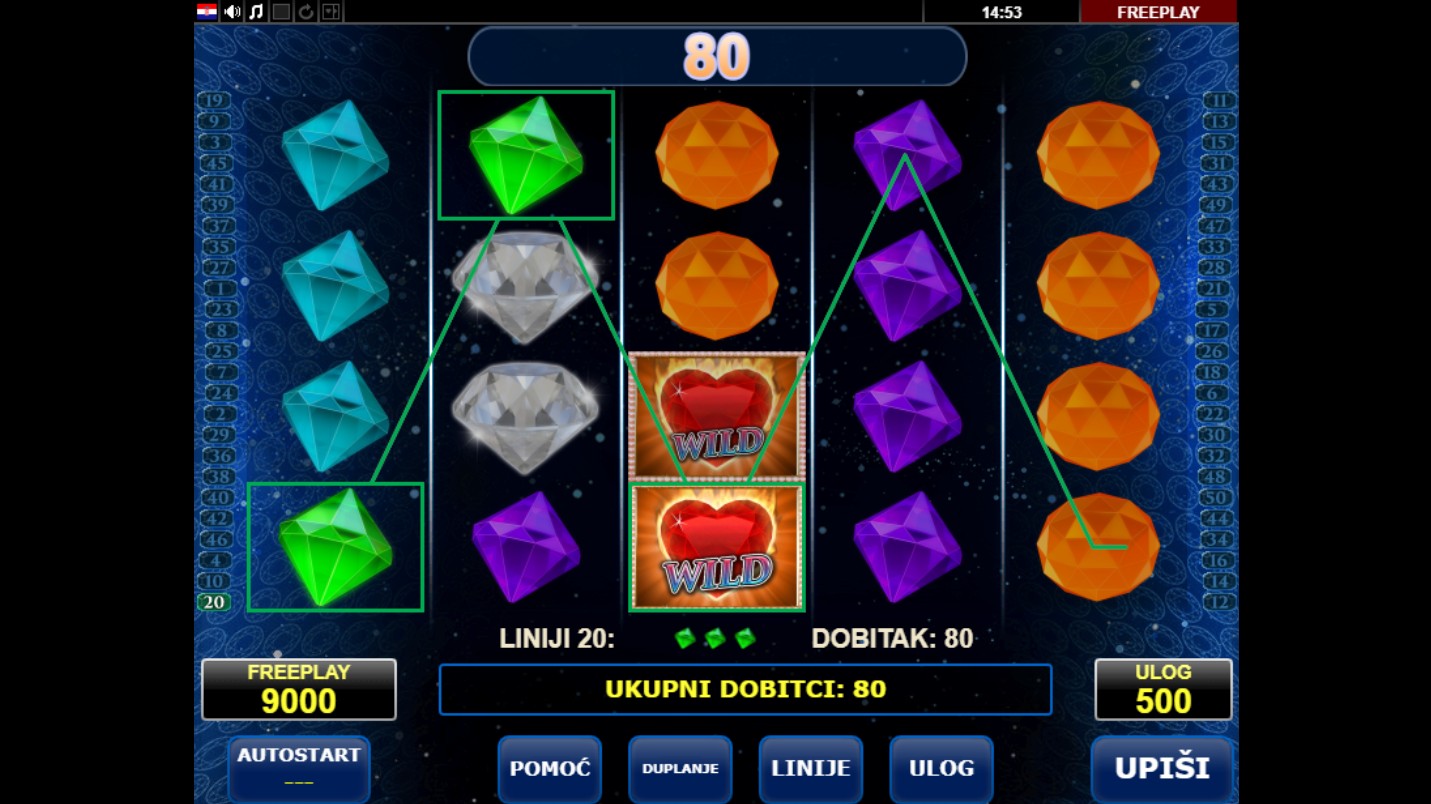The height and width of the screenshot is (804, 1431).
Task: Change paylines with the LINIJE button
Action: click(x=811, y=768)
